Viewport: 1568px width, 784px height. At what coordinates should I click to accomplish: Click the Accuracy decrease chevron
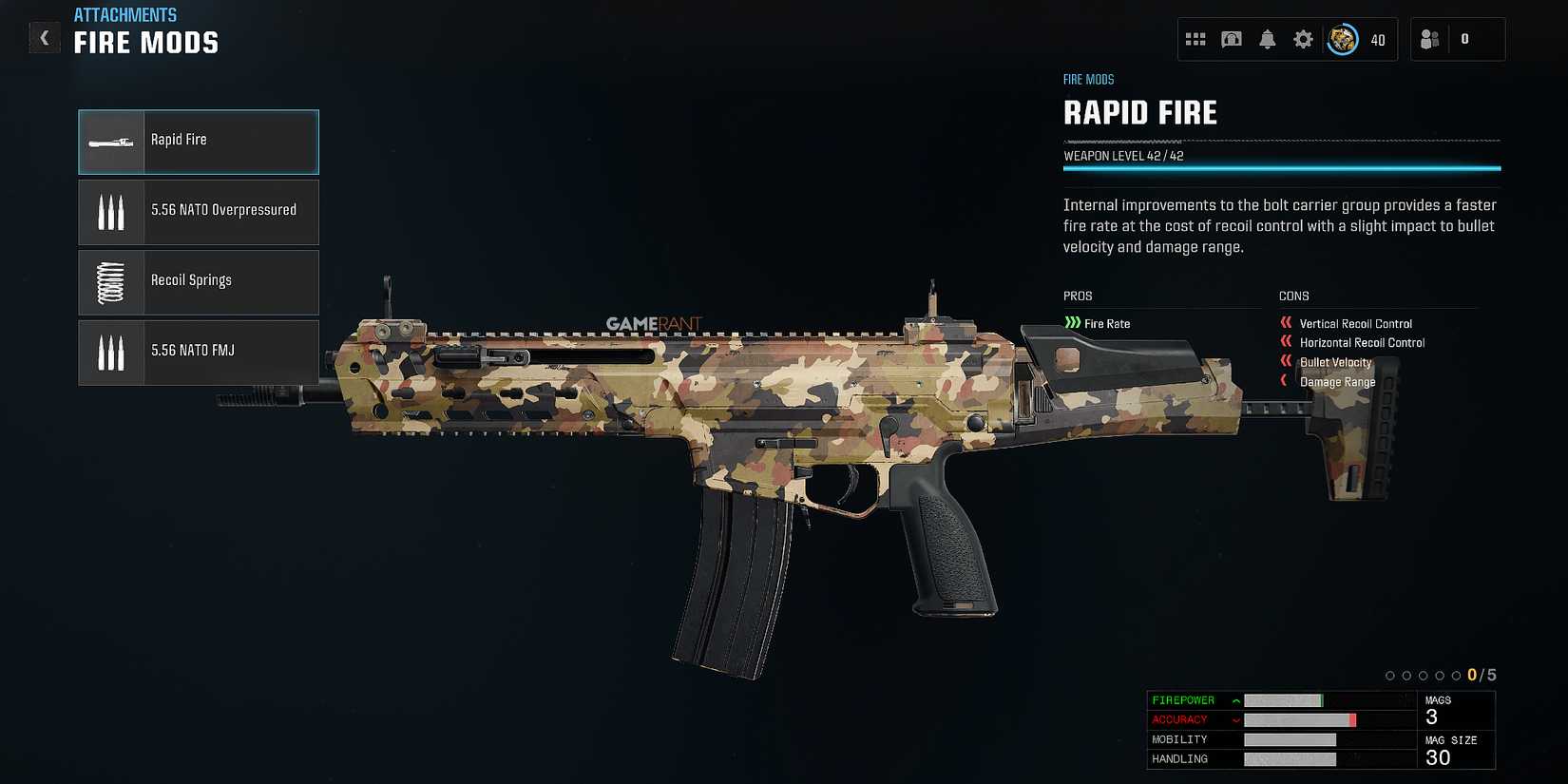point(1234,719)
